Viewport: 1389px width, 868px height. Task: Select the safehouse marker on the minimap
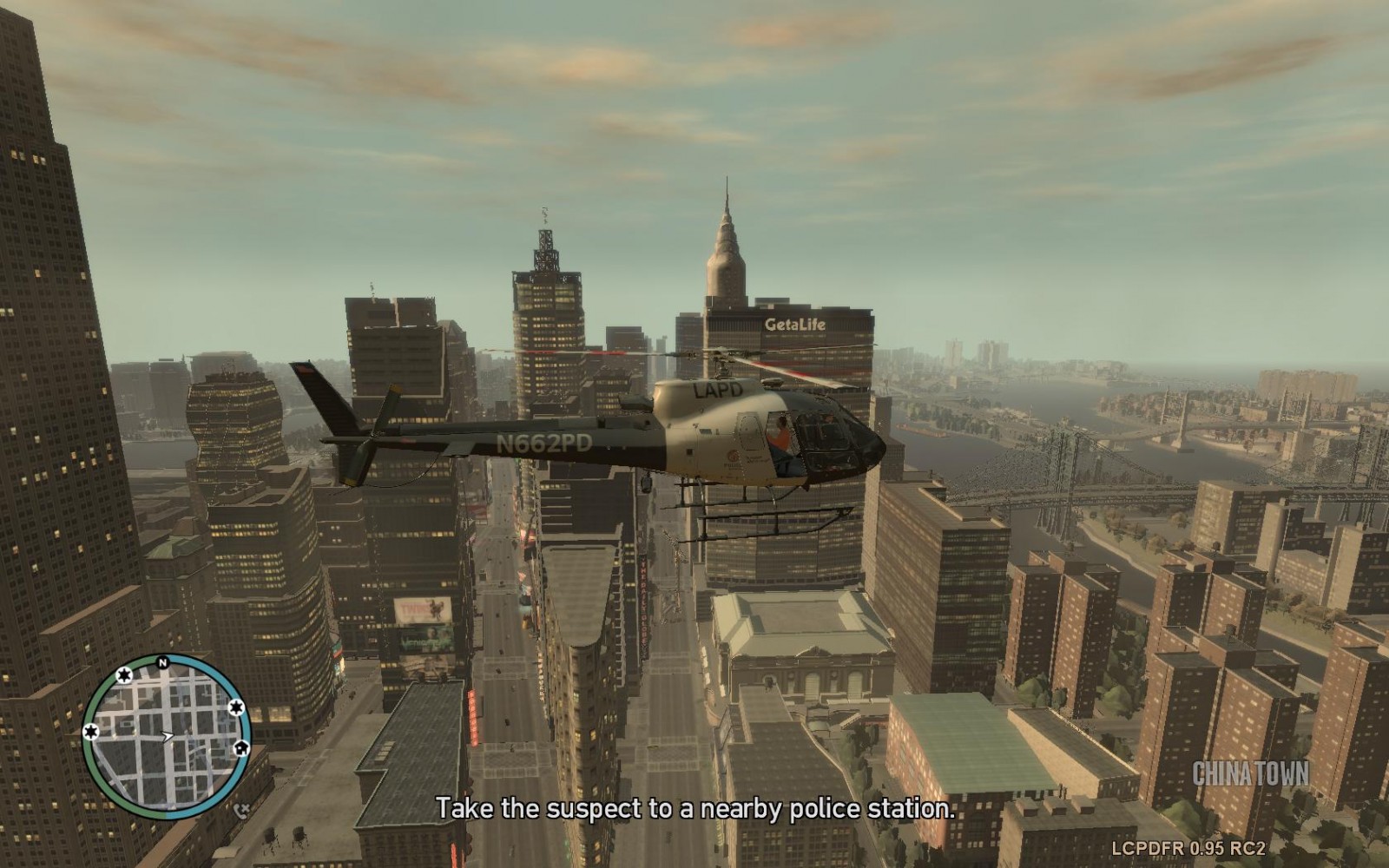(241, 746)
